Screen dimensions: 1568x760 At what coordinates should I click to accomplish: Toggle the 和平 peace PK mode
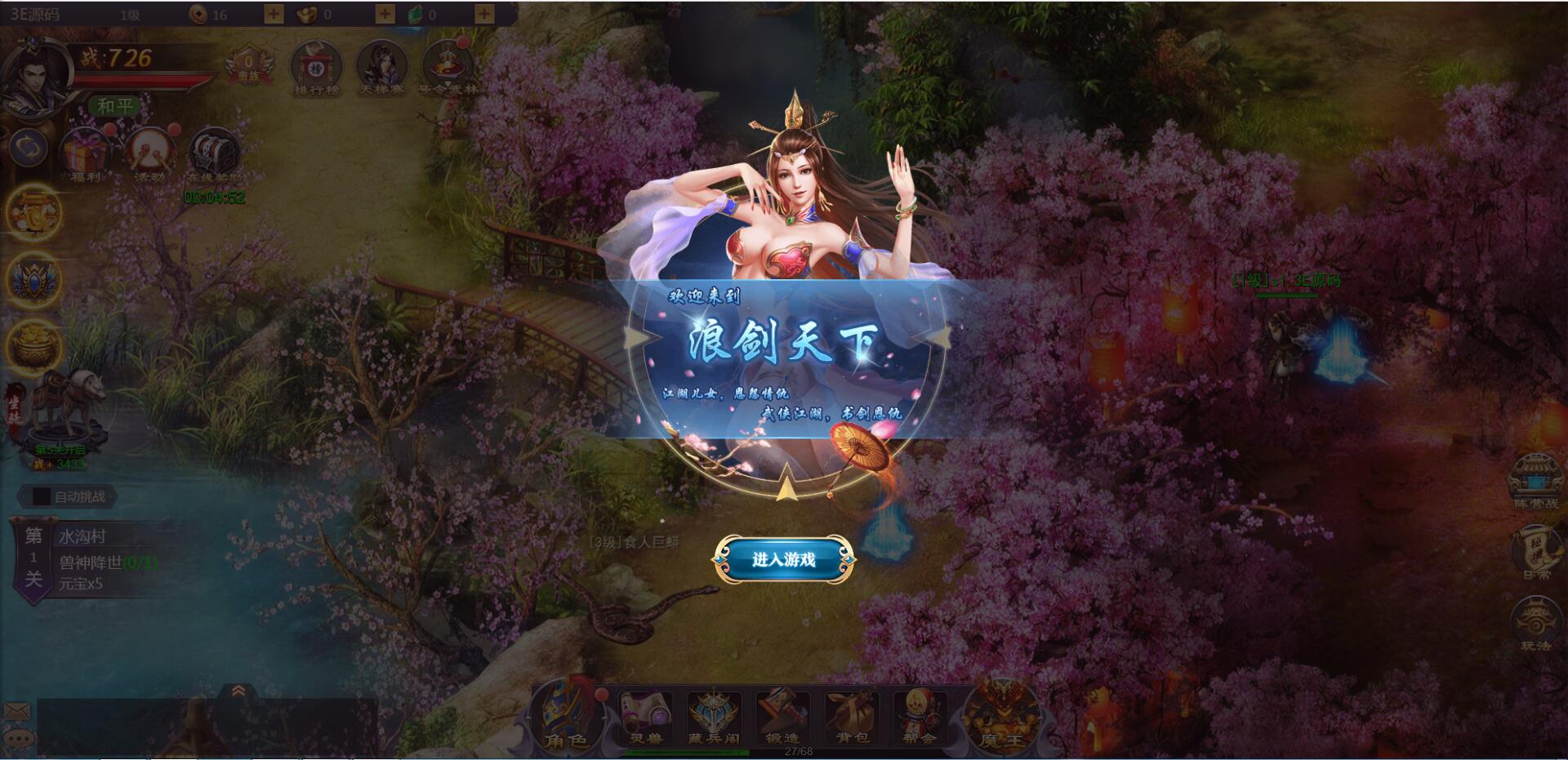point(115,106)
